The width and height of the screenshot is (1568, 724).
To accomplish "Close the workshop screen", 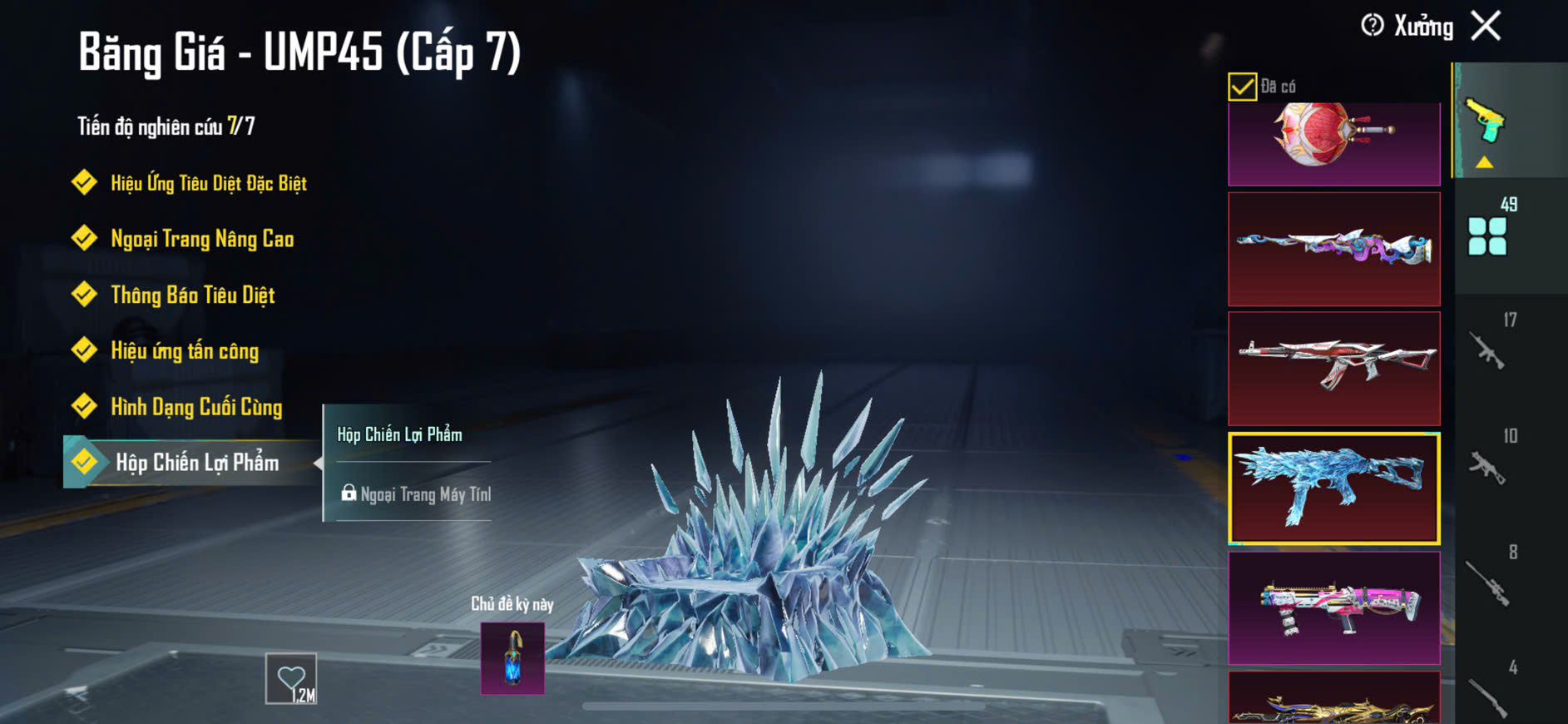I will [x=1486, y=26].
